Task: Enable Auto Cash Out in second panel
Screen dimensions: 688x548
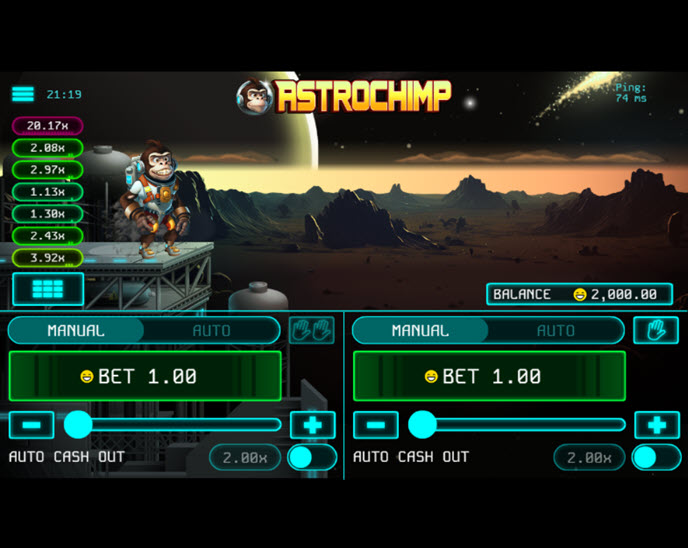Action: [655, 458]
